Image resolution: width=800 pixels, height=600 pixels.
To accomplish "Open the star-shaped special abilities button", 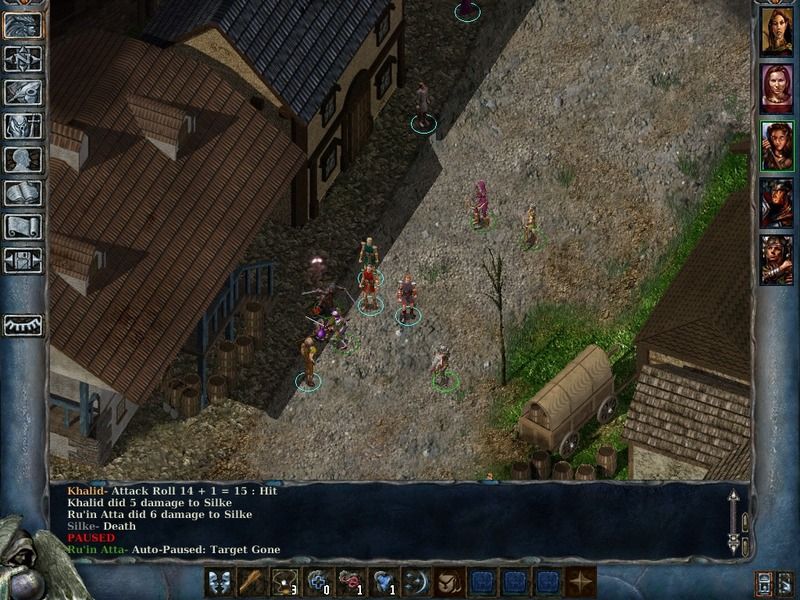I will coord(580,582).
